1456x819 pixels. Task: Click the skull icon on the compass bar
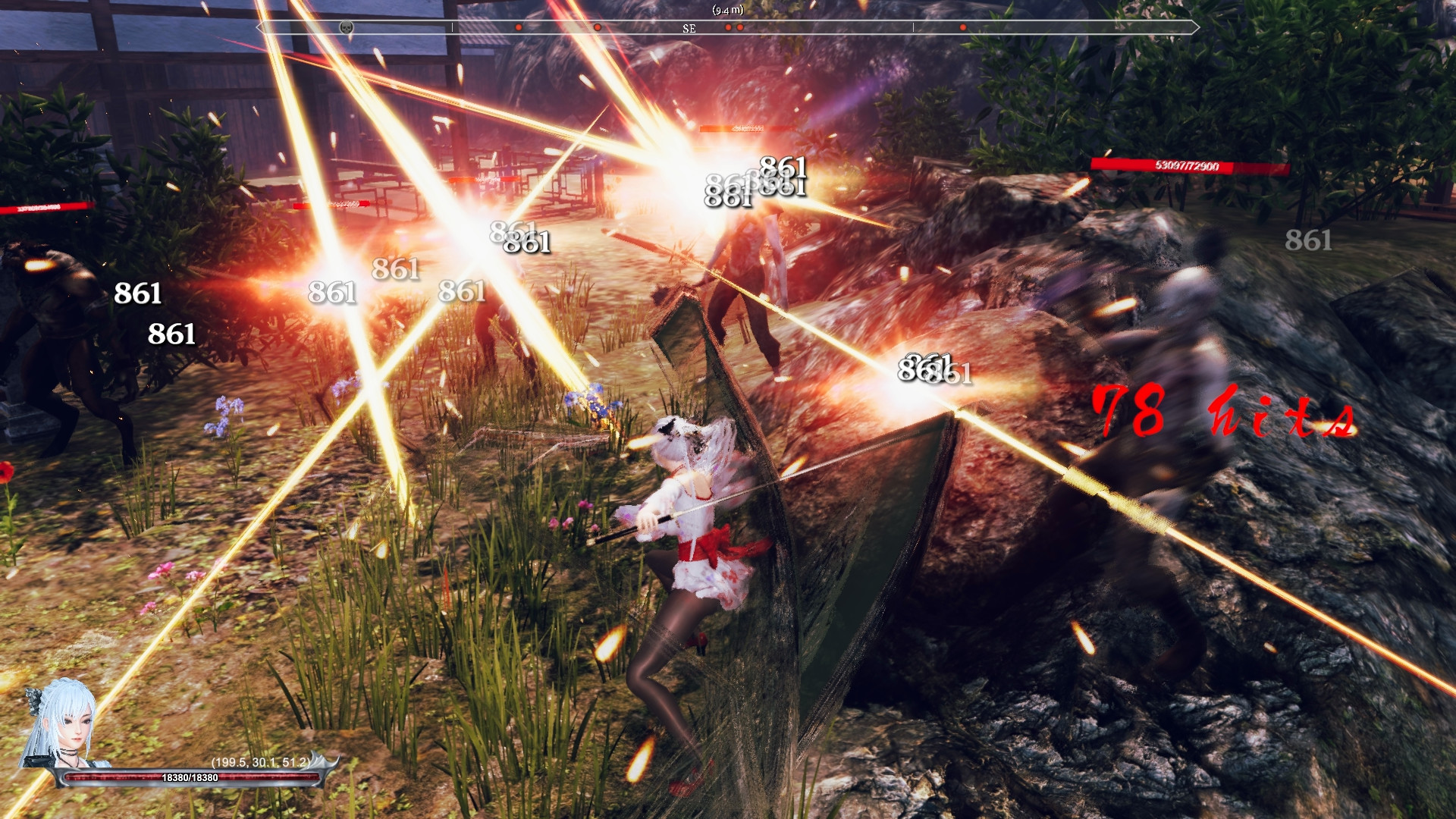pyautogui.click(x=346, y=27)
